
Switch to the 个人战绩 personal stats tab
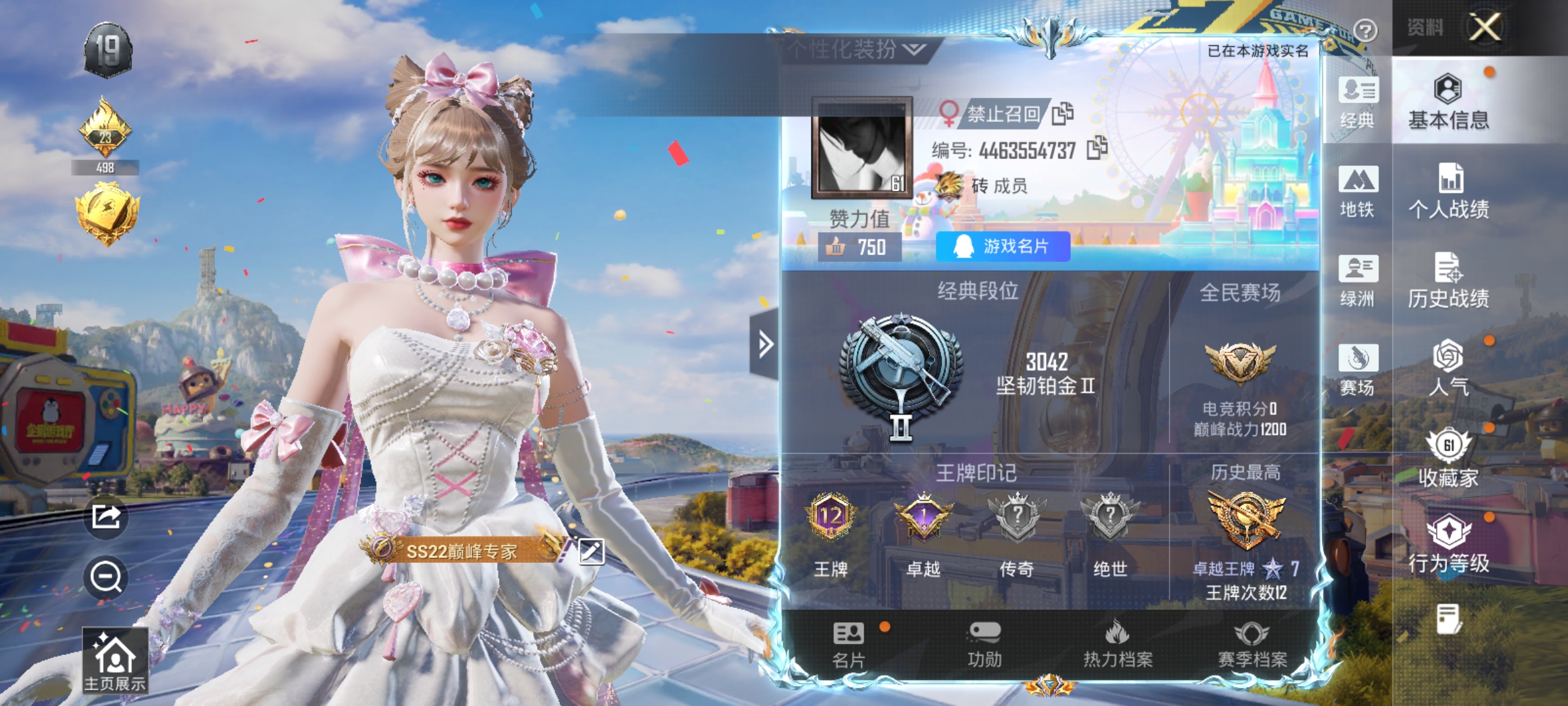coord(1448,192)
